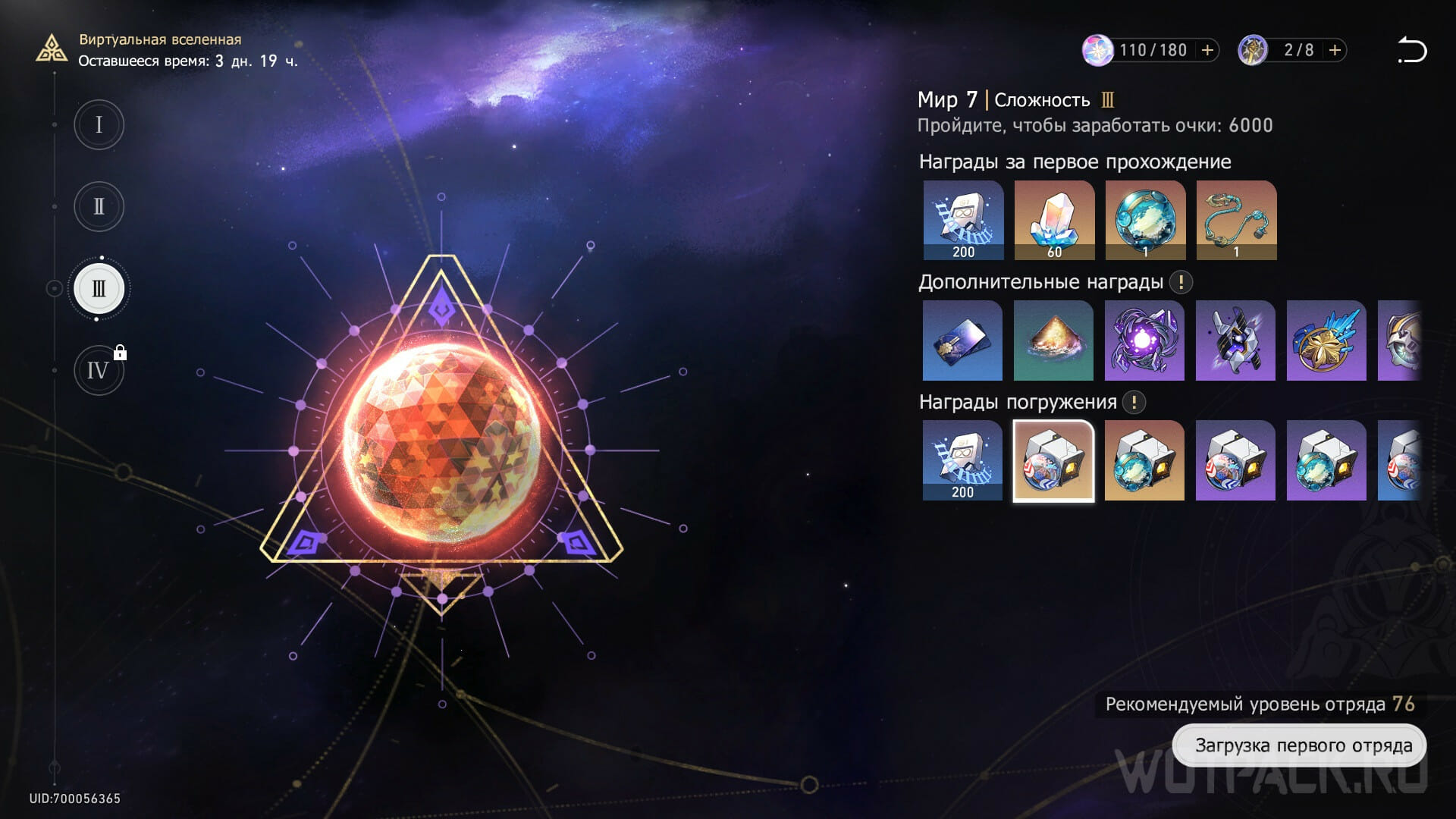Open the Виртуальная вселенная emblem icon
The height and width of the screenshot is (819, 1456).
click(x=52, y=50)
